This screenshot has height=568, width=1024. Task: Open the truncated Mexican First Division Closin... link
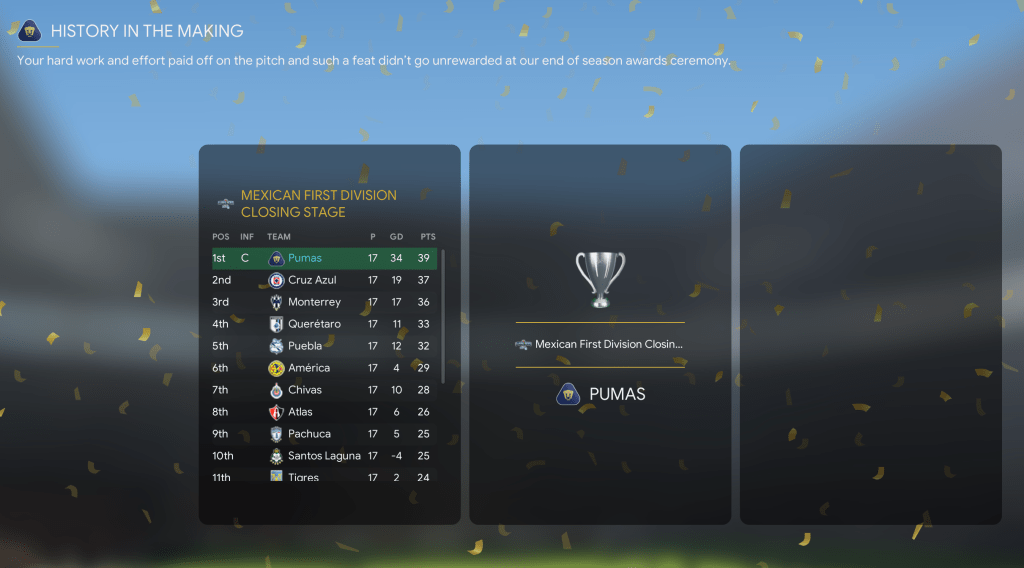tap(608, 344)
